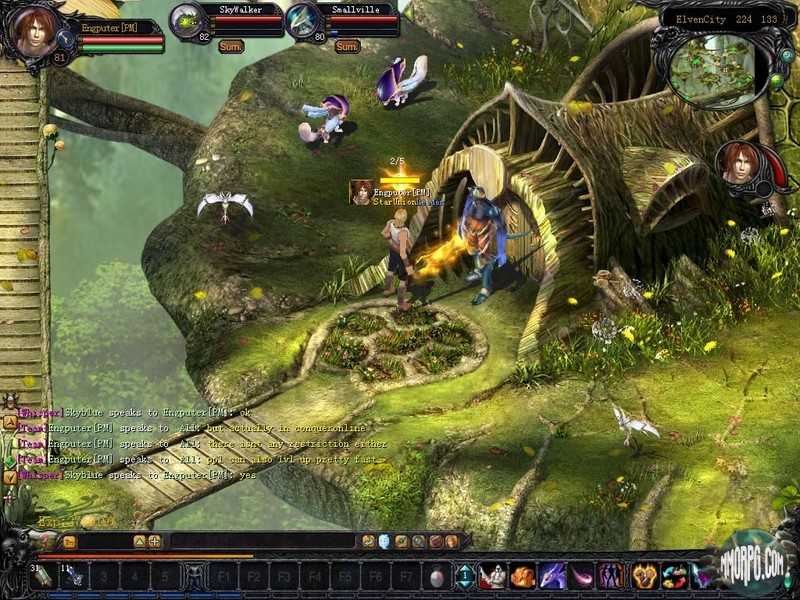Use the item in hotbar slot with count 31
The image size is (800, 600).
coord(44,577)
